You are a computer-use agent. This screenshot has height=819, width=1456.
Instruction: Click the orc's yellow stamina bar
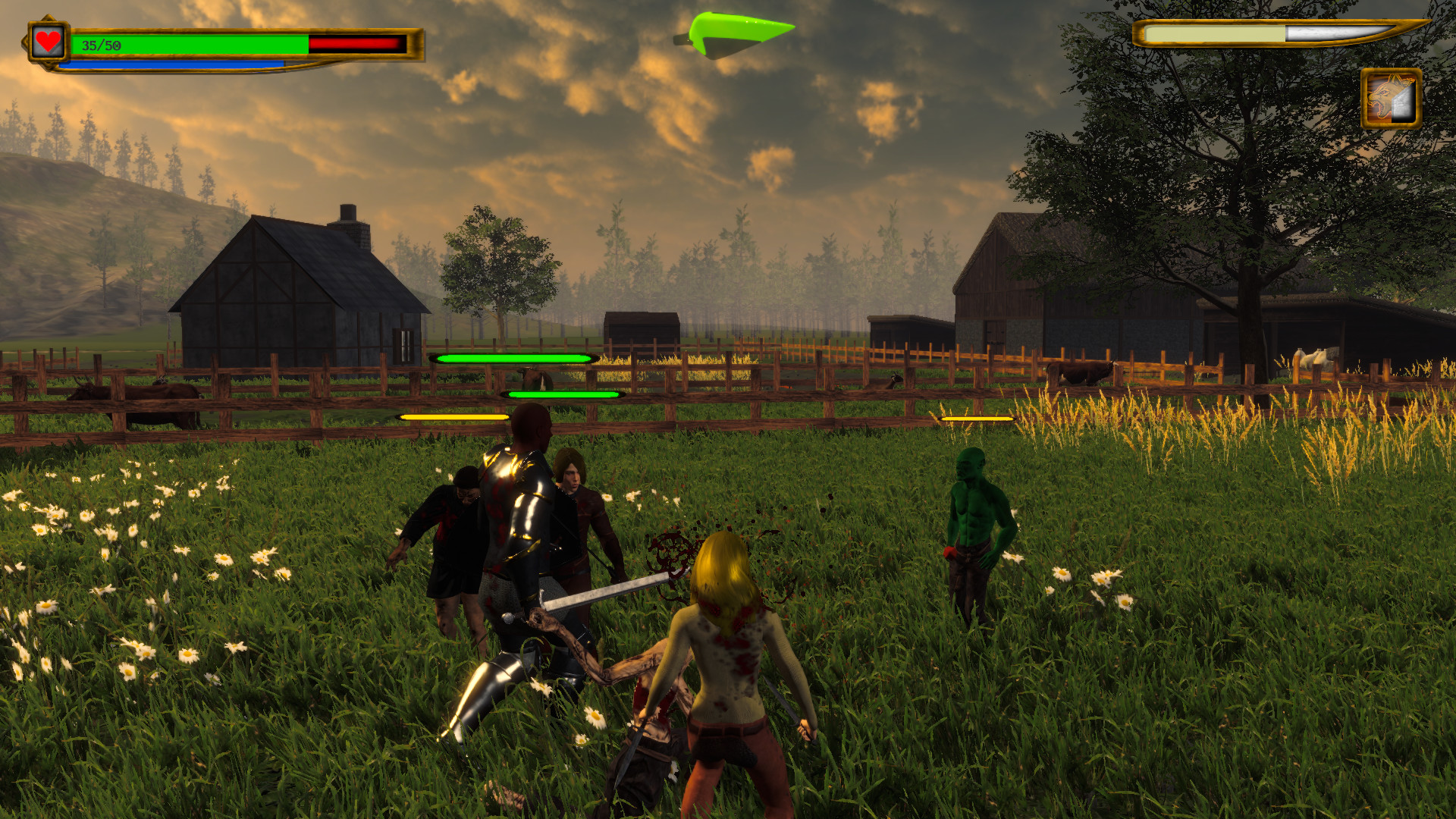pos(977,416)
